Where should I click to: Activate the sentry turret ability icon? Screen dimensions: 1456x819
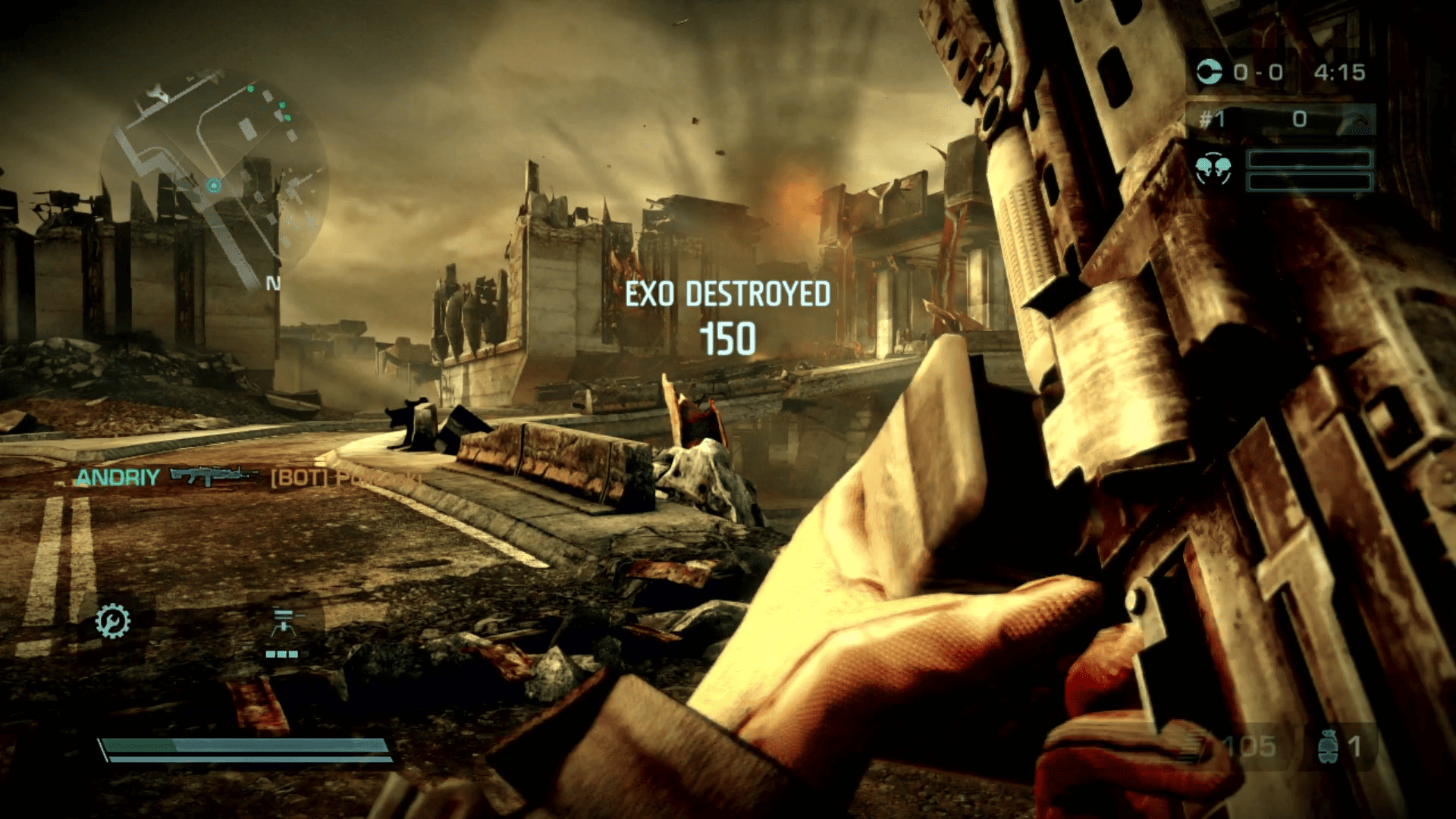[283, 623]
